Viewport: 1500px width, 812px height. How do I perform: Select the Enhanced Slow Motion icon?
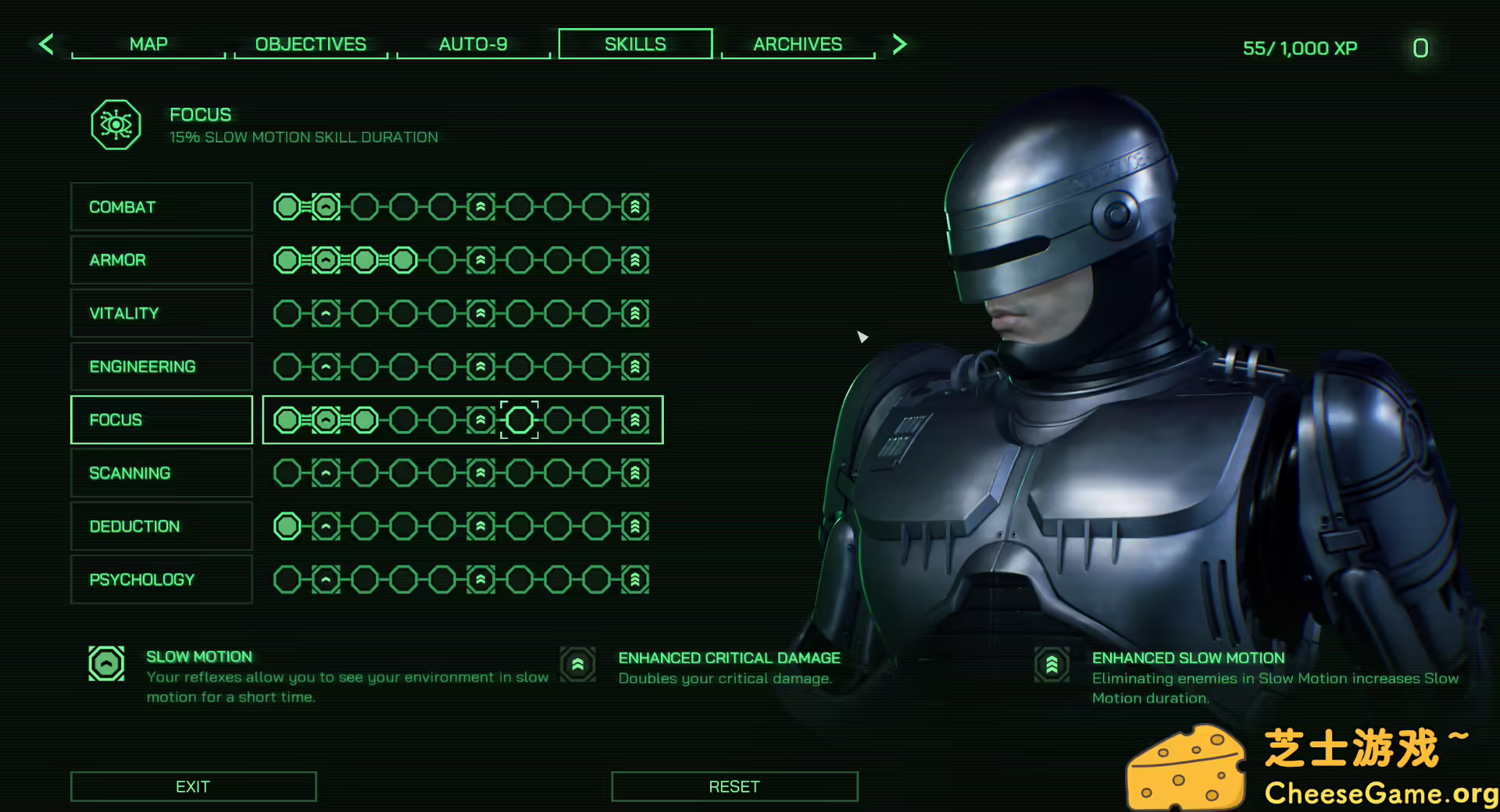tap(1052, 664)
